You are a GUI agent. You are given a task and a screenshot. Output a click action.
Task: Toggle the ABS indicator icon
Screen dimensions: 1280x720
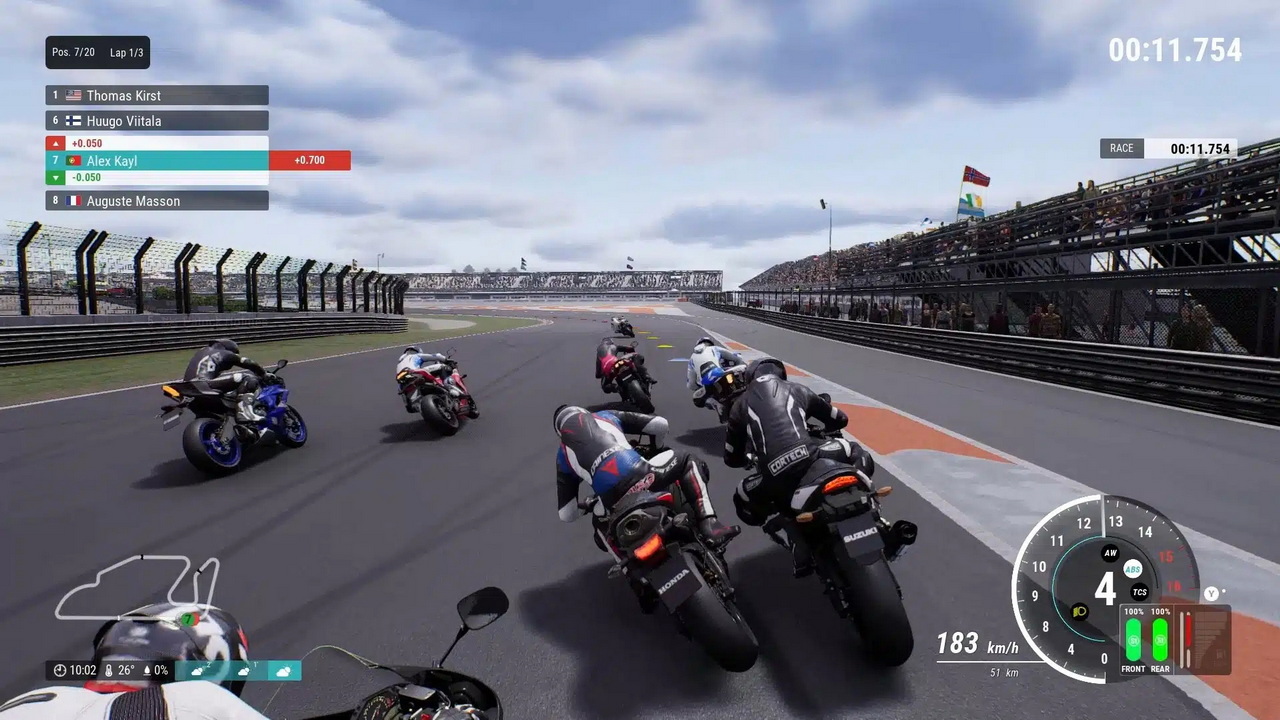[x=1132, y=569]
